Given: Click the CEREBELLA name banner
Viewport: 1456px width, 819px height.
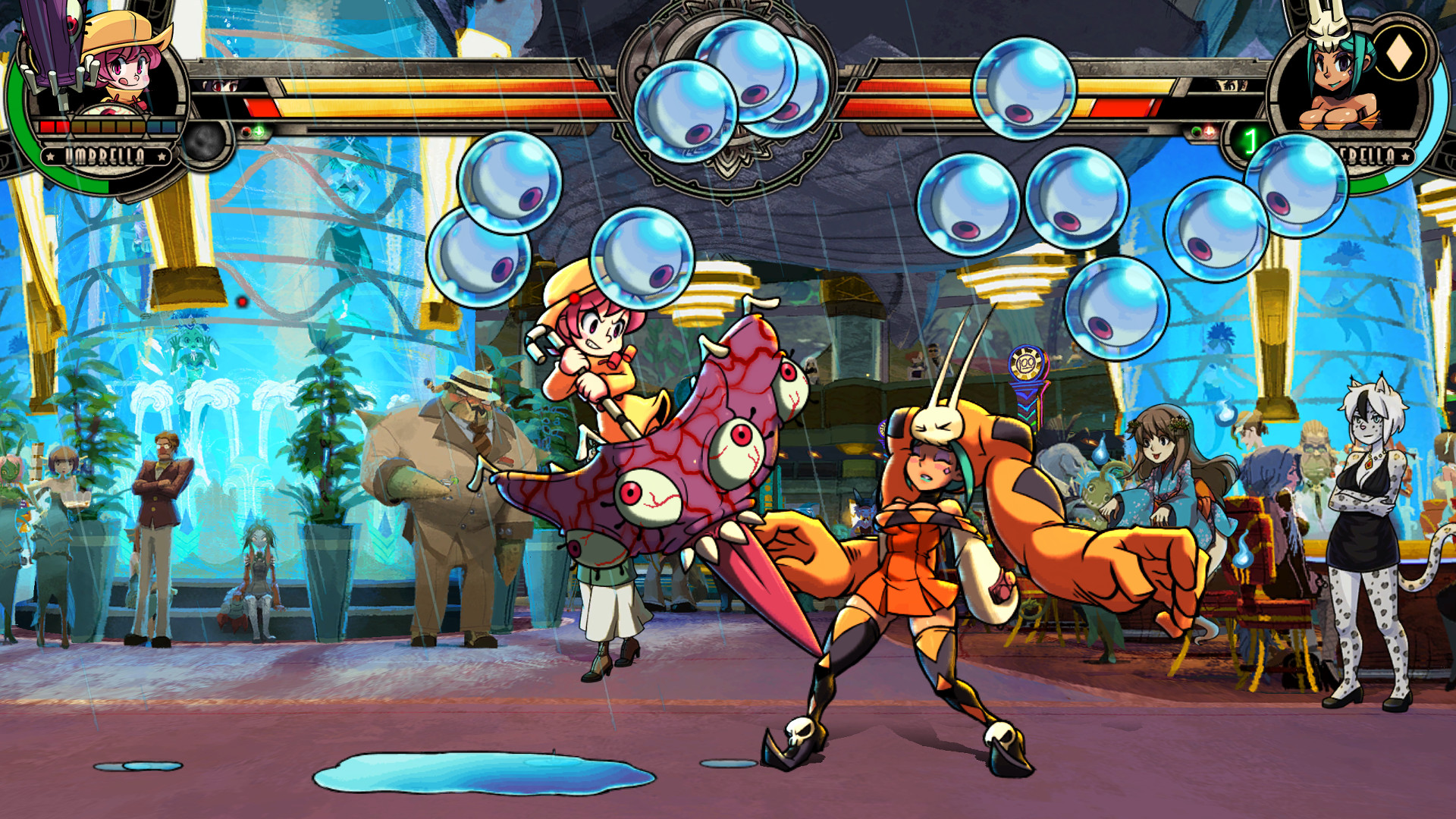Looking at the screenshot, I should click(x=1365, y=155).
